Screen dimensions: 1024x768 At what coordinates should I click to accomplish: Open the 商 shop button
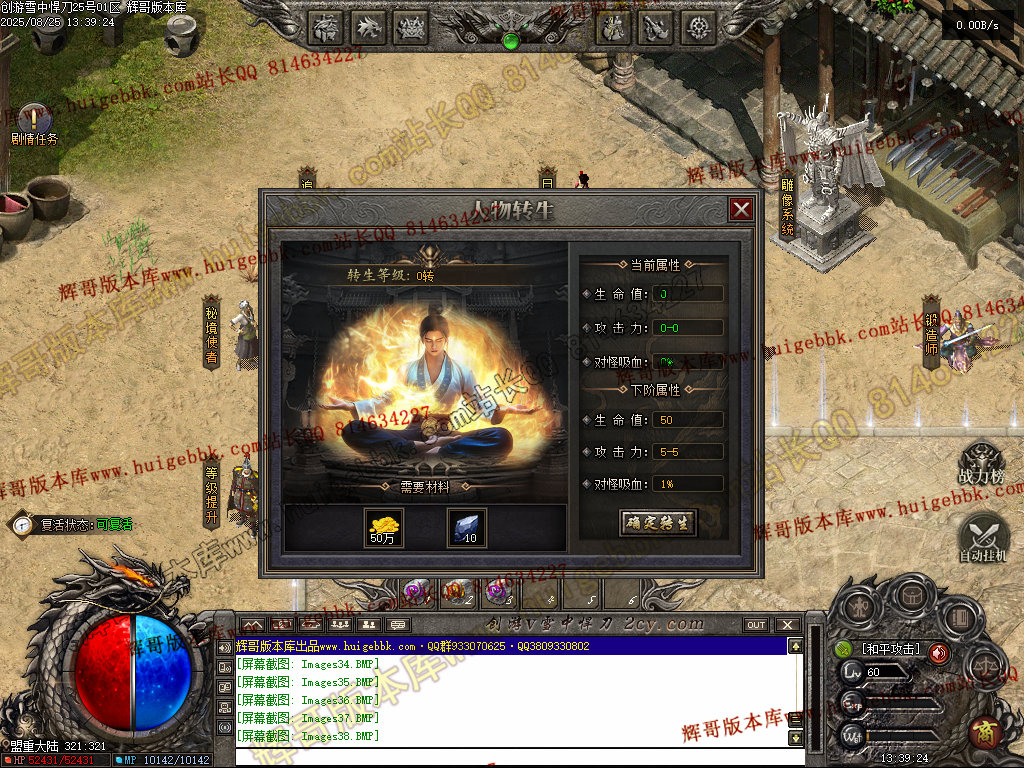[x=984, y=733]
